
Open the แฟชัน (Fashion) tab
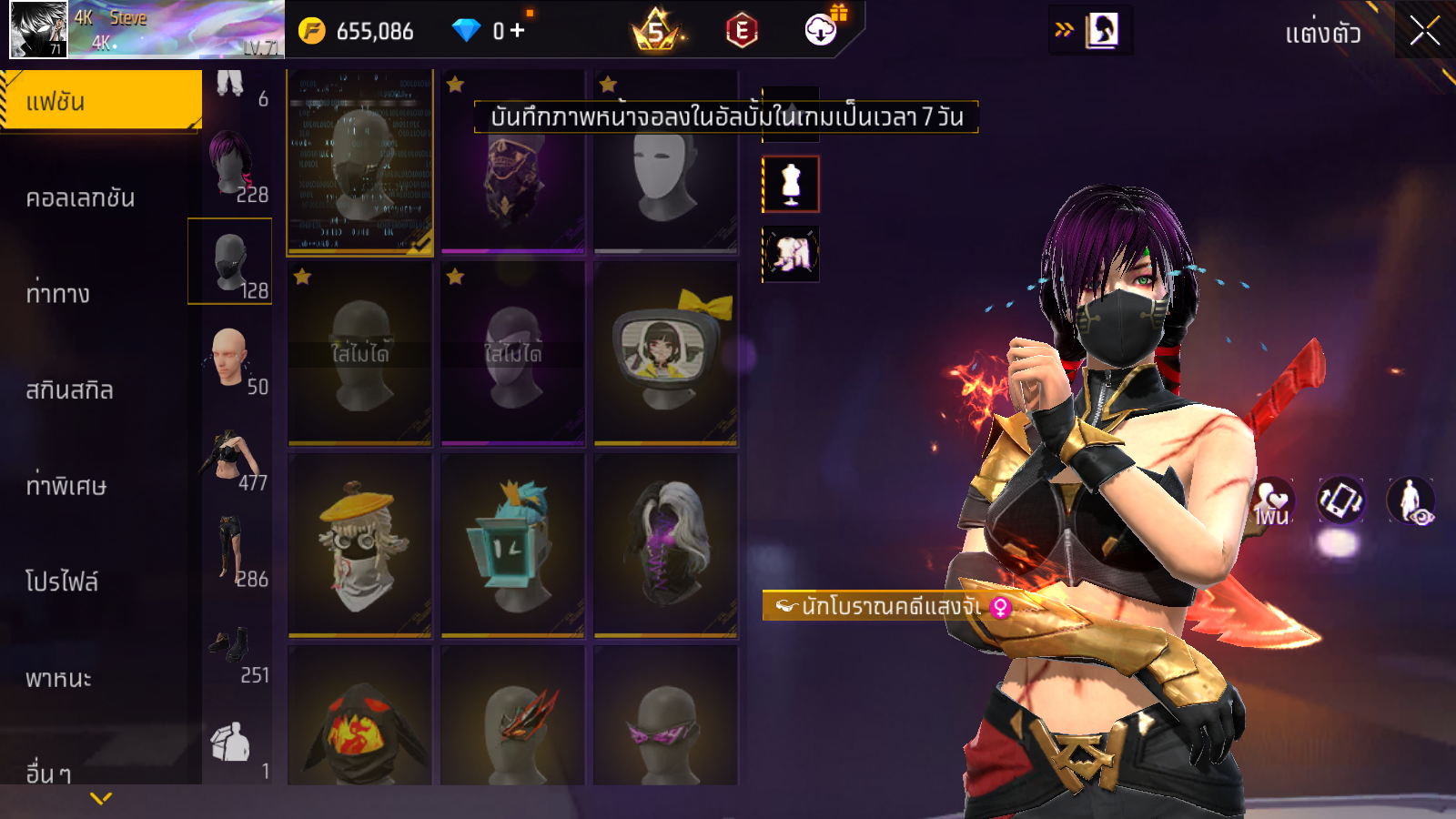pos(100,100)
